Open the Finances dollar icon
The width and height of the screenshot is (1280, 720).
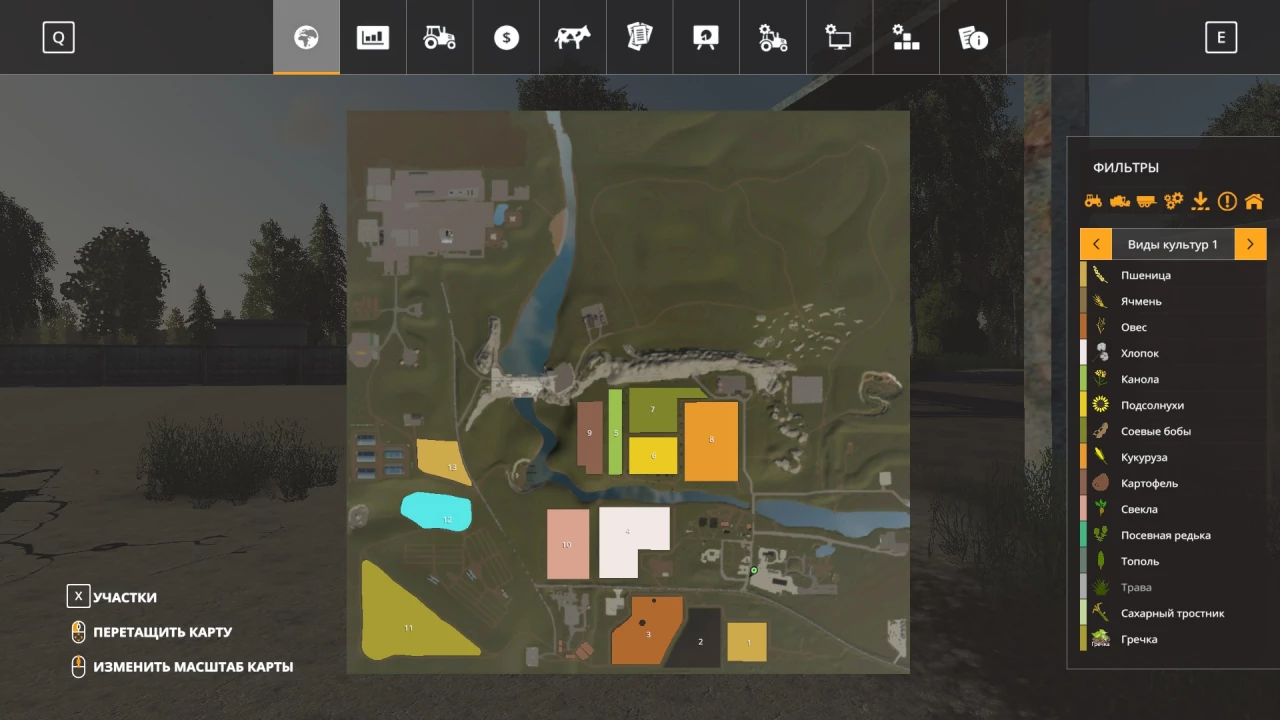pos(505,37)
